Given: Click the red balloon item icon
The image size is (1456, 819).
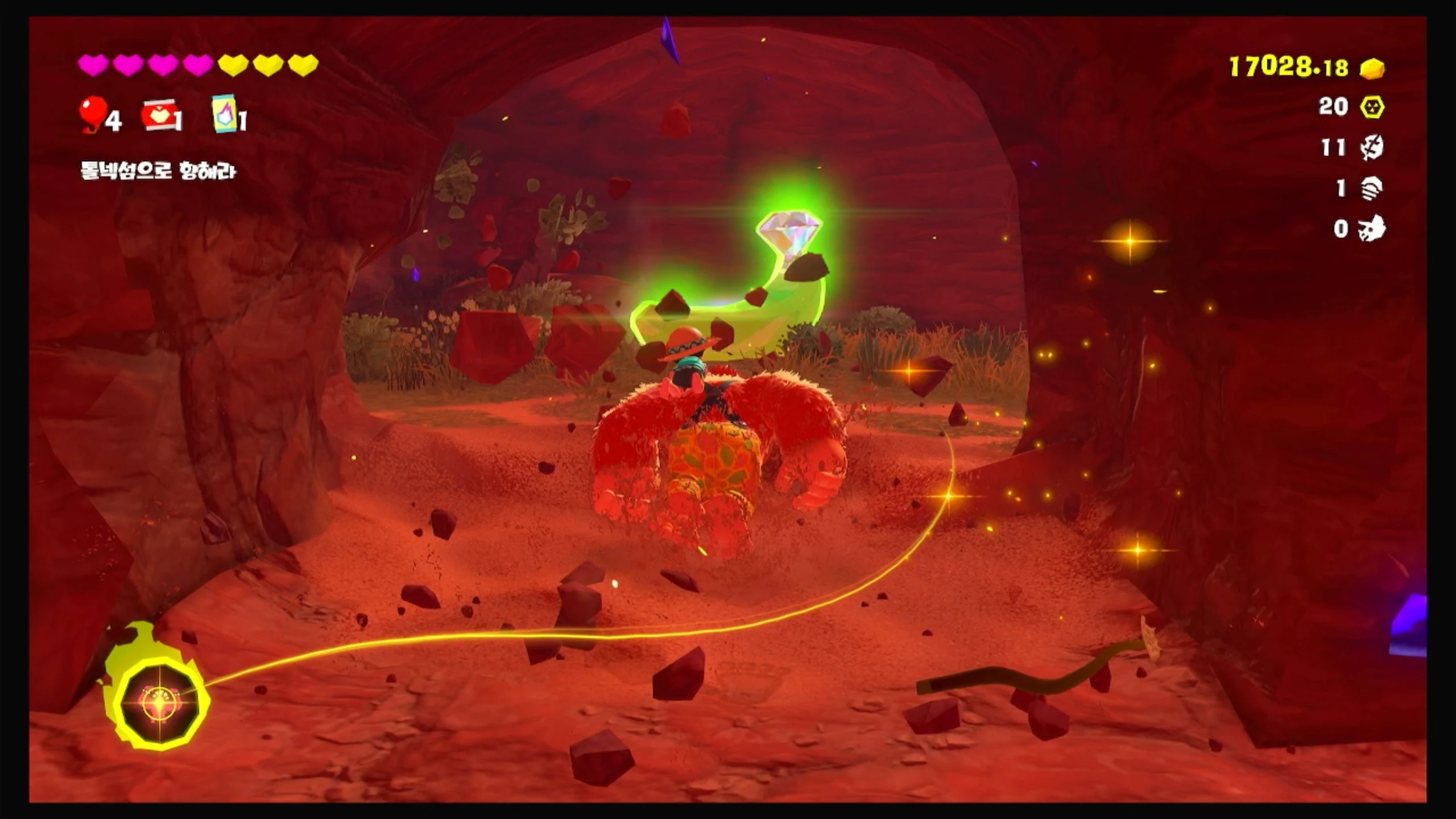Looking at the screenshot, I should (93, 114).
